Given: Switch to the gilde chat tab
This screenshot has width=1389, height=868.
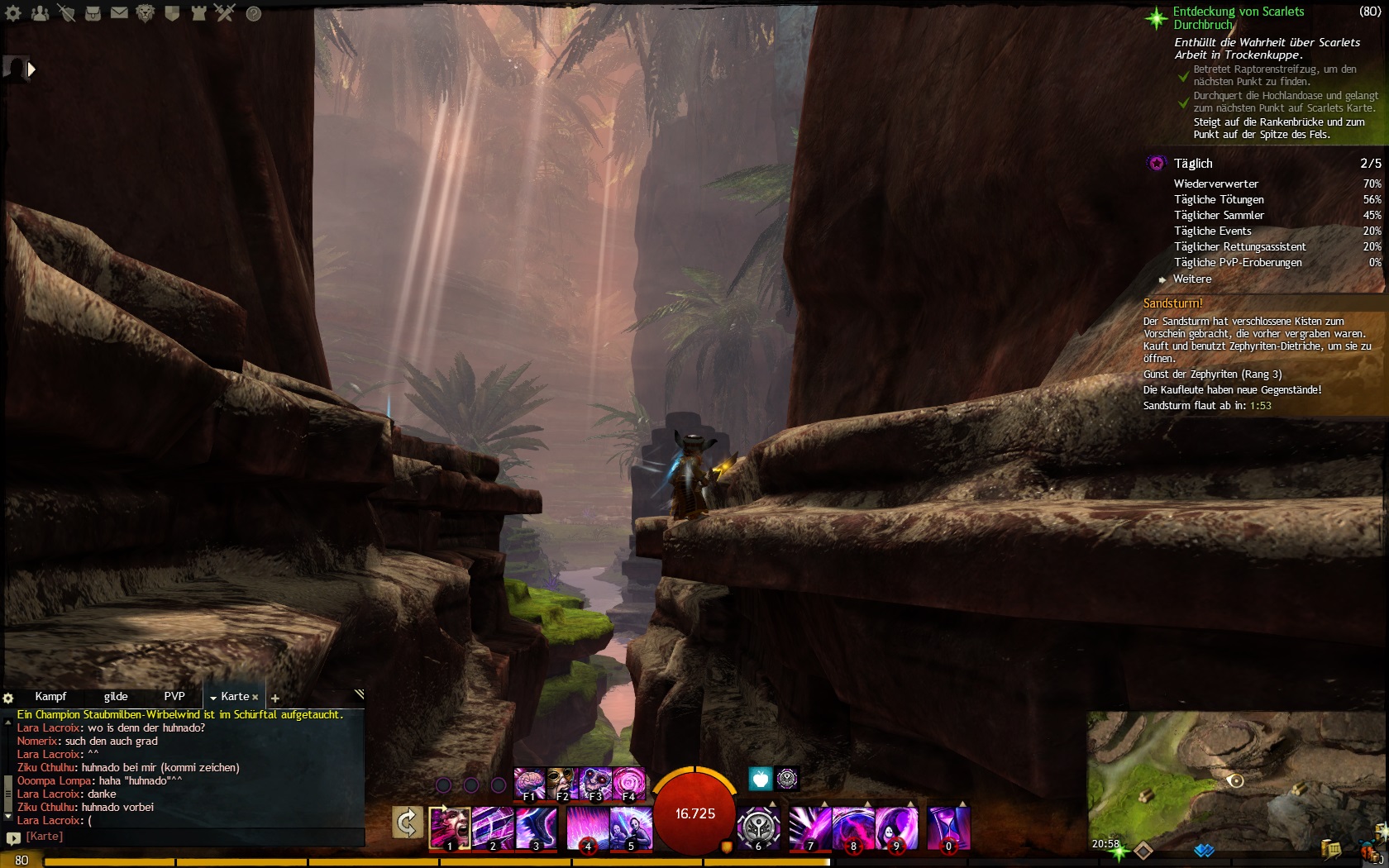Looking at the screenshot, I should 116,697.
